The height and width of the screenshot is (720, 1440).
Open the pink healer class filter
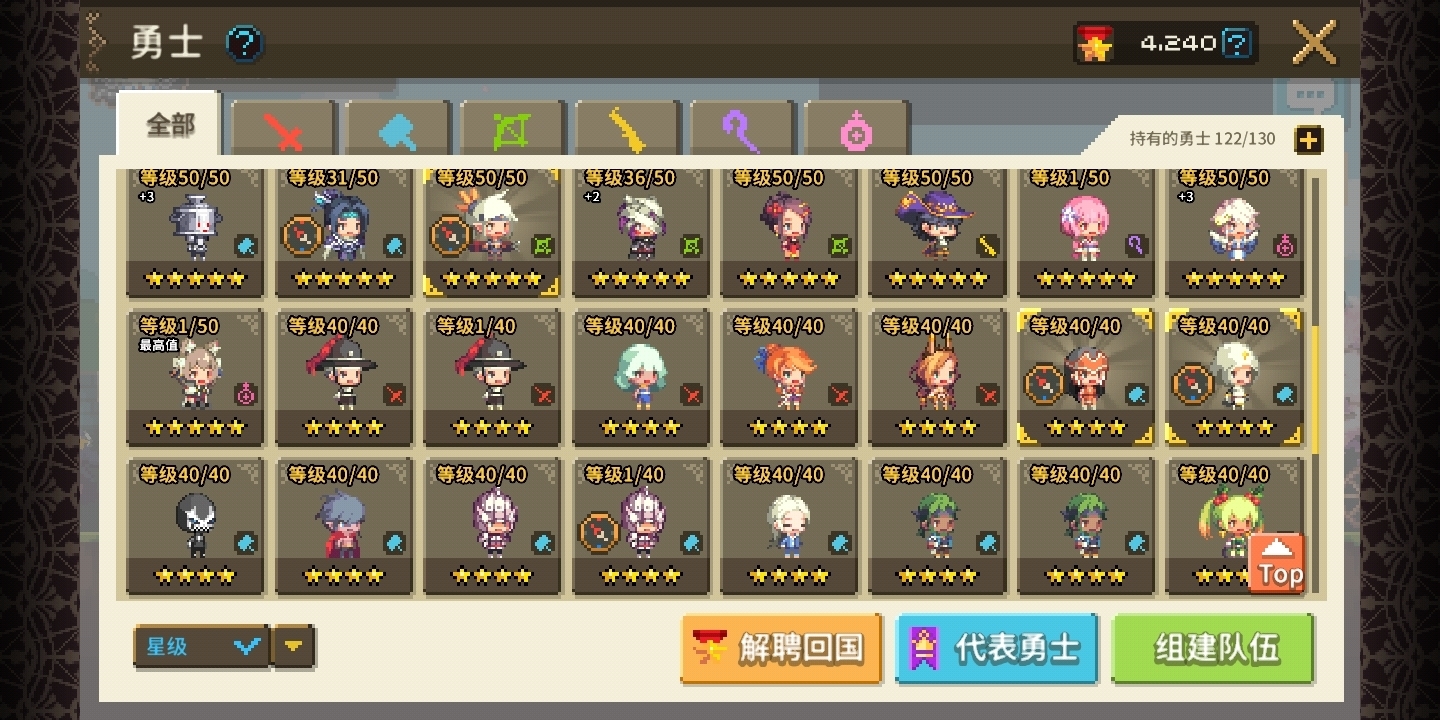[857, 127]
